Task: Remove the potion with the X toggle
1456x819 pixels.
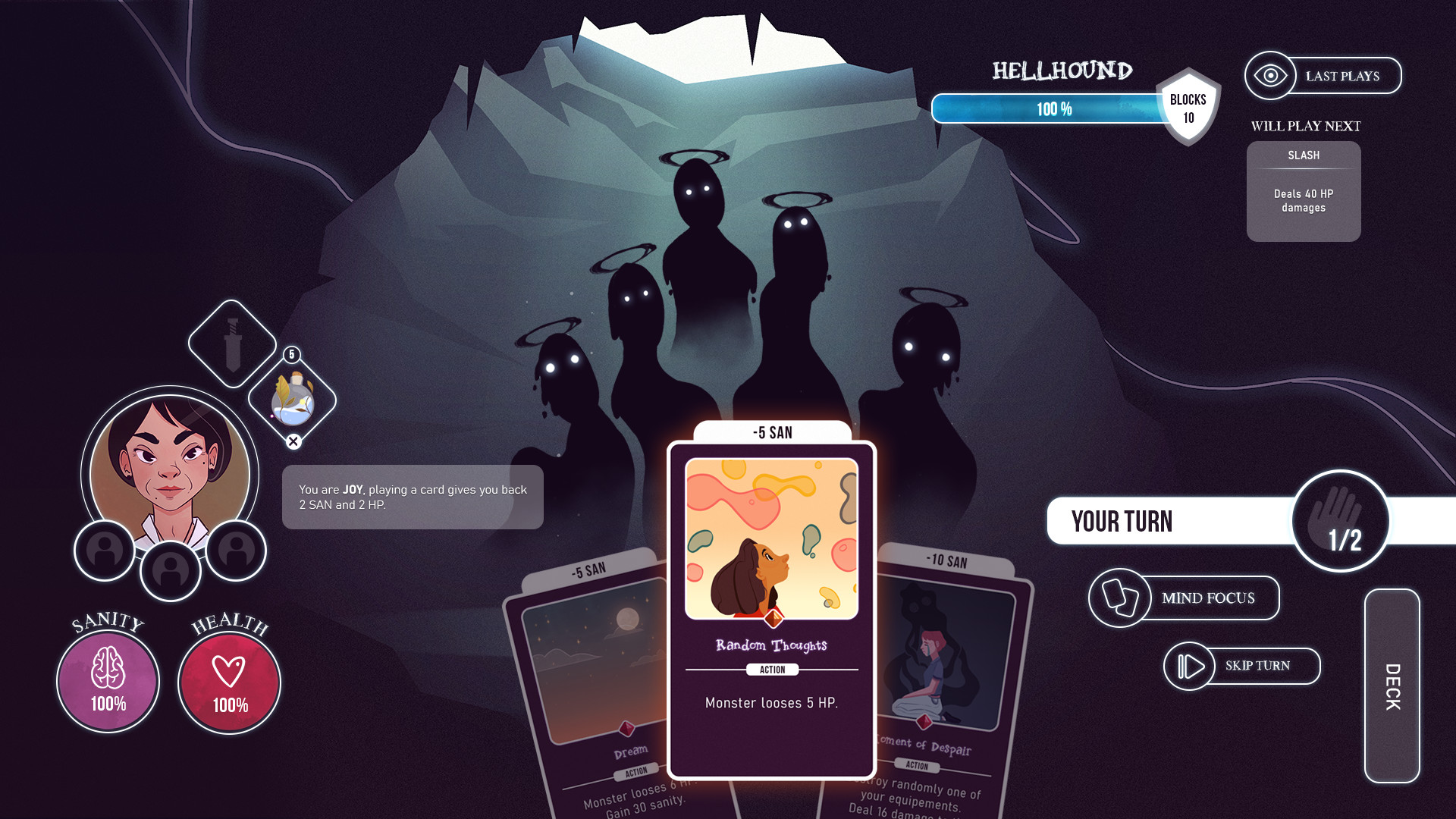Action: click(x=294, y=441)
